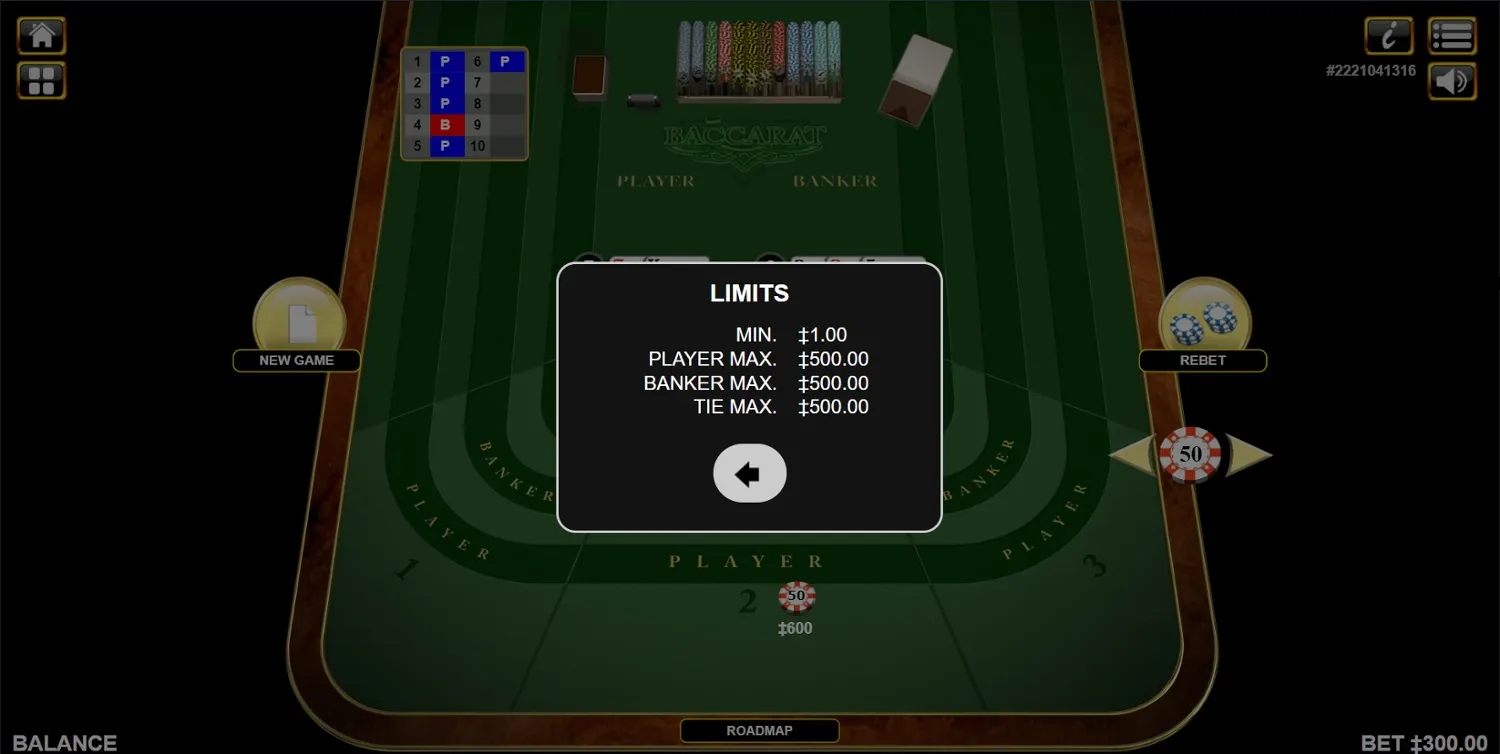Select the 50 denomination chip
Viewport: 1500px width, 754px height.
pos(1190,452)
